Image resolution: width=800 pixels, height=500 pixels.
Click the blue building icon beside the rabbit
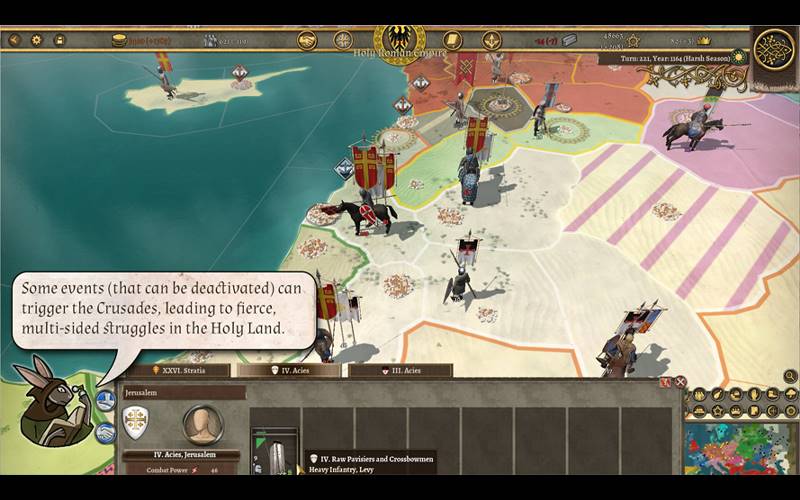105,402
